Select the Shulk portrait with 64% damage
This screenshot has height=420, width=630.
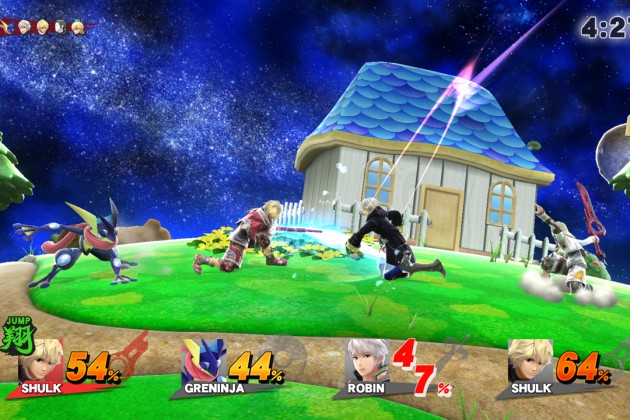(529, 361)
